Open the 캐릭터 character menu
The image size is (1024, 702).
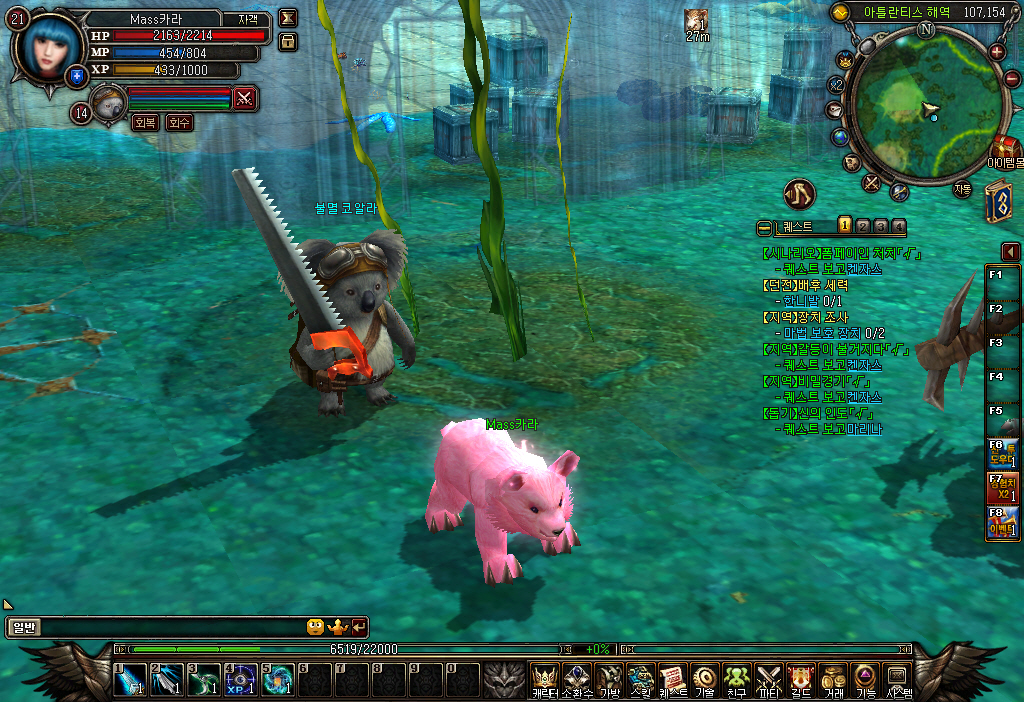click(x=545, y=680)
